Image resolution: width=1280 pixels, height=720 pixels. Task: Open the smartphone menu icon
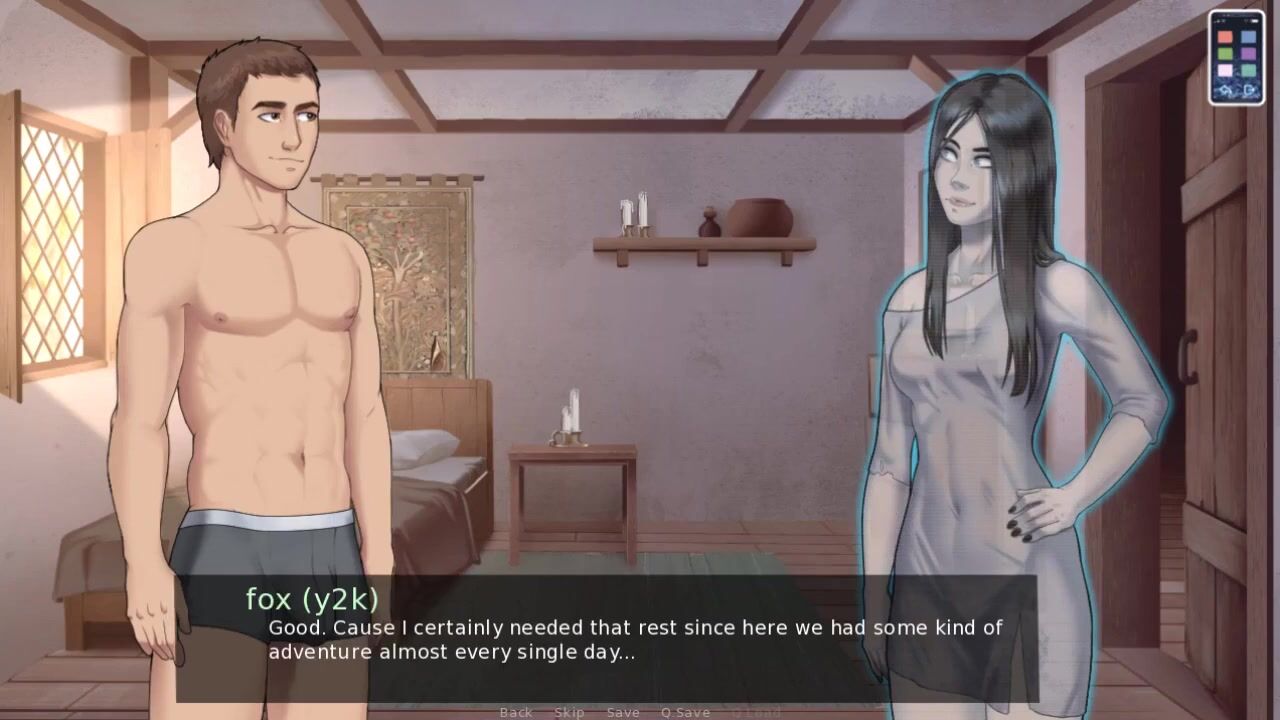pyautogui.click(x=1236, y=57)
